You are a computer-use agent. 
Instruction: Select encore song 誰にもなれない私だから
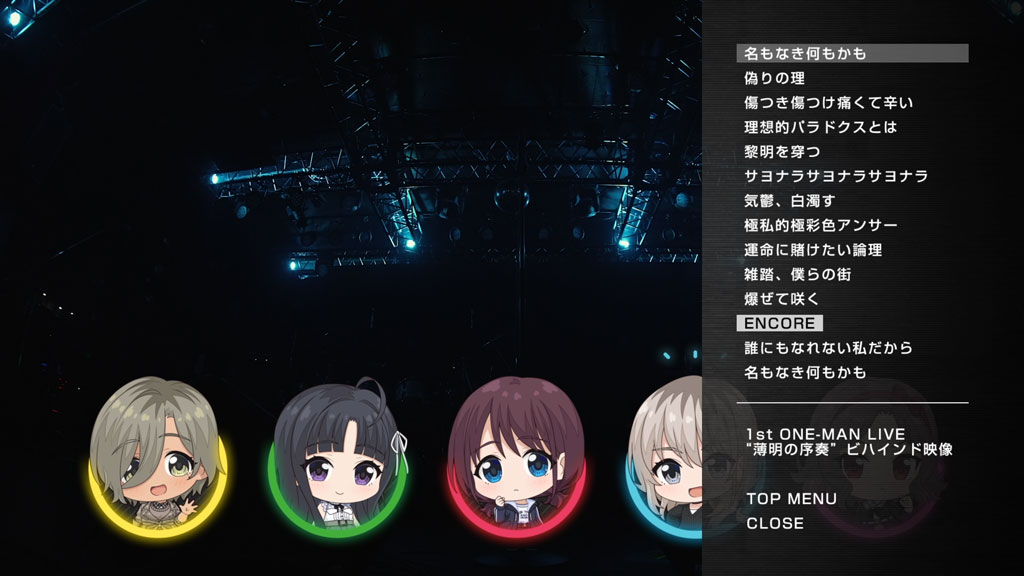pos(828,348)
